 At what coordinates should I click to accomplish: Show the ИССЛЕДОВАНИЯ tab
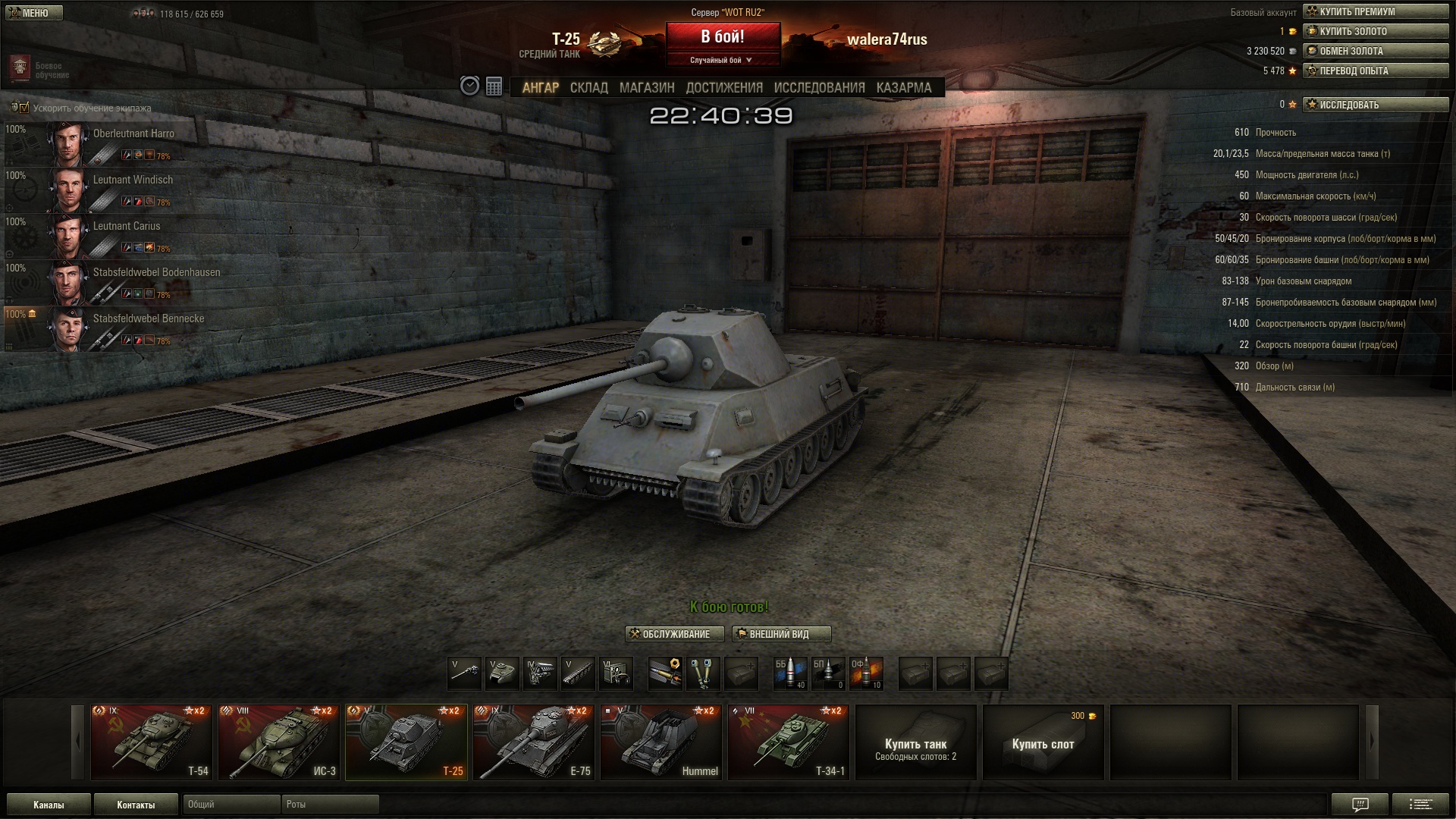pyautogui.click(x=819, y=88)
